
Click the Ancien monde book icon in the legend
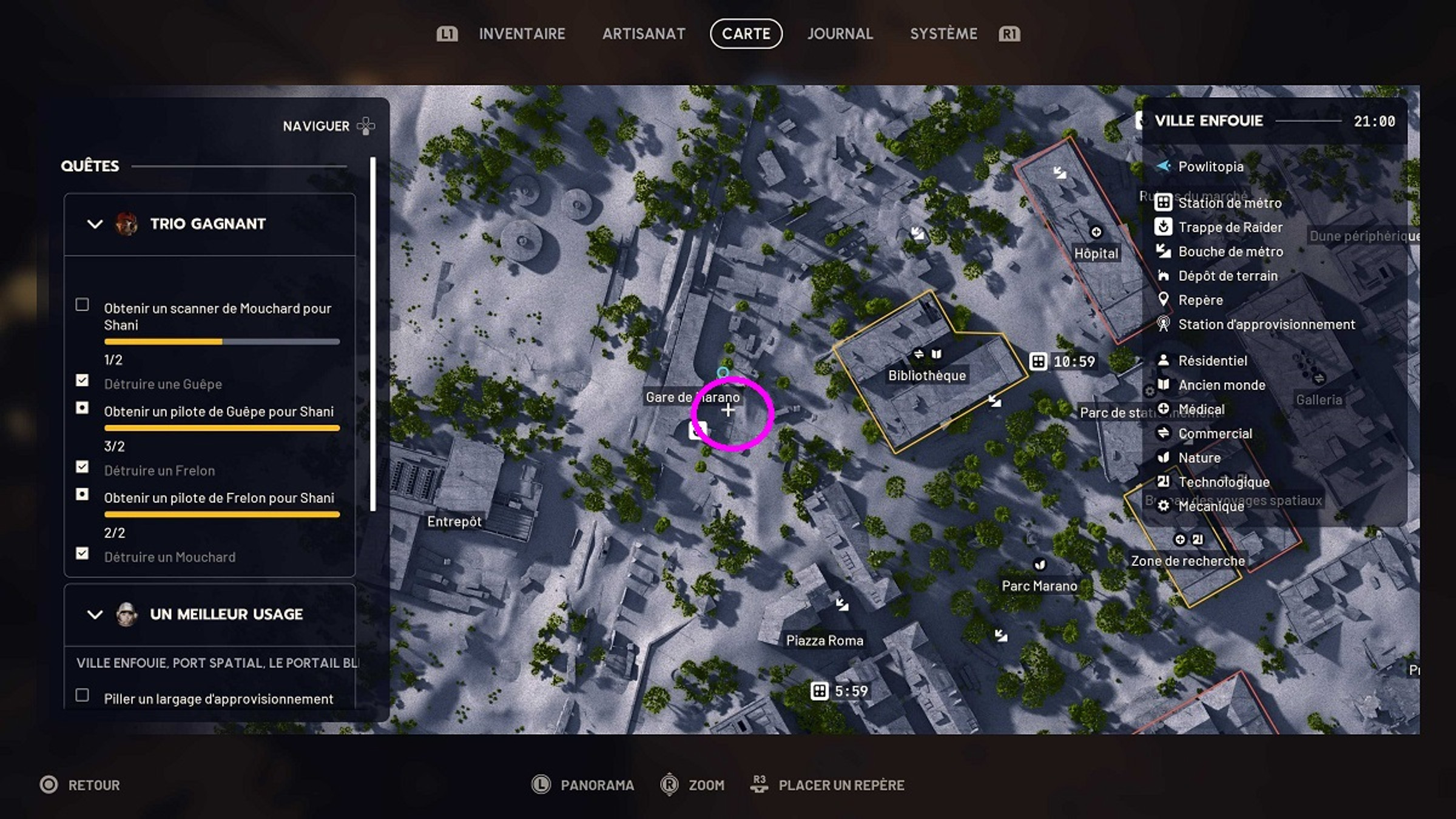click(1163, 385)
